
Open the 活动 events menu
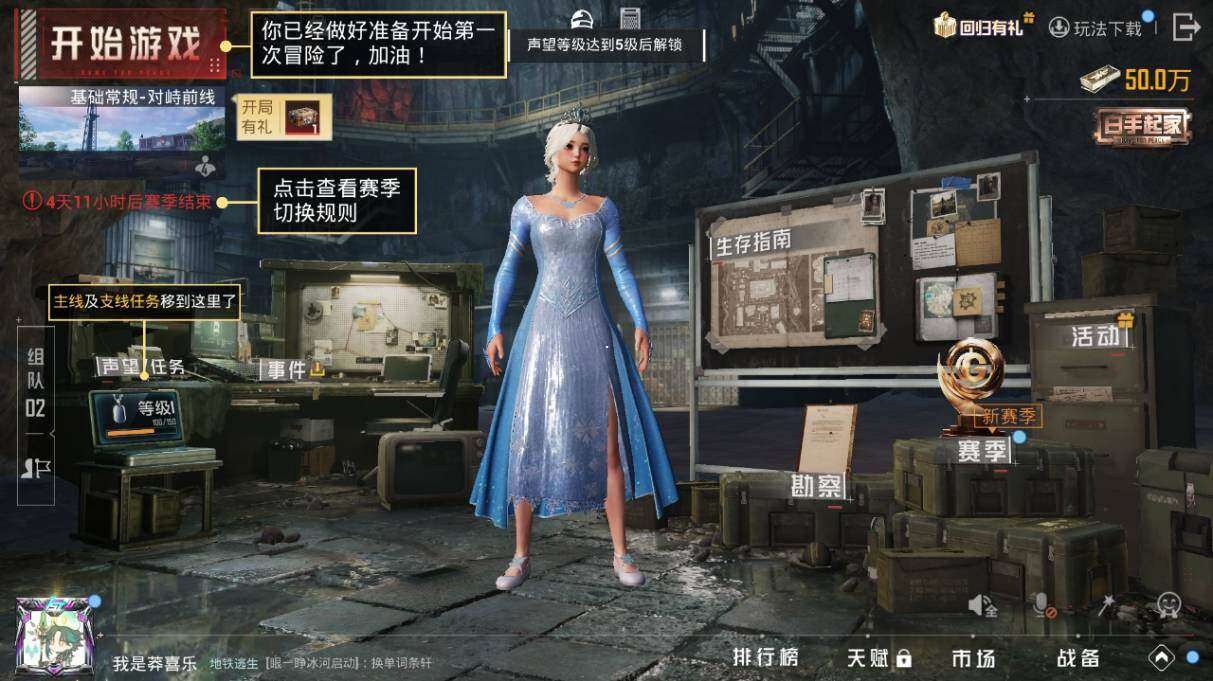1095,335
